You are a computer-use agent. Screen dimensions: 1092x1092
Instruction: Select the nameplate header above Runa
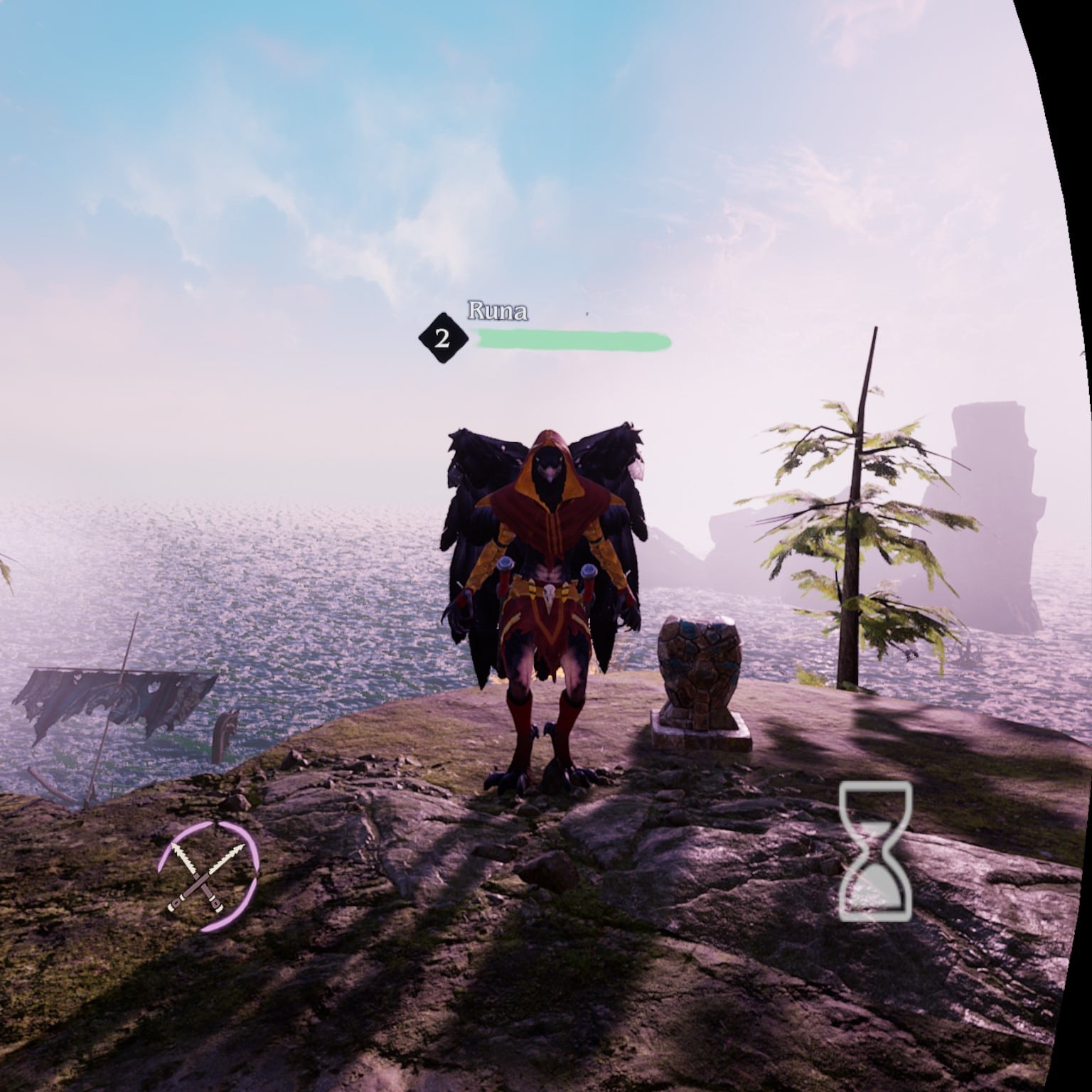[x=498, y=311]
